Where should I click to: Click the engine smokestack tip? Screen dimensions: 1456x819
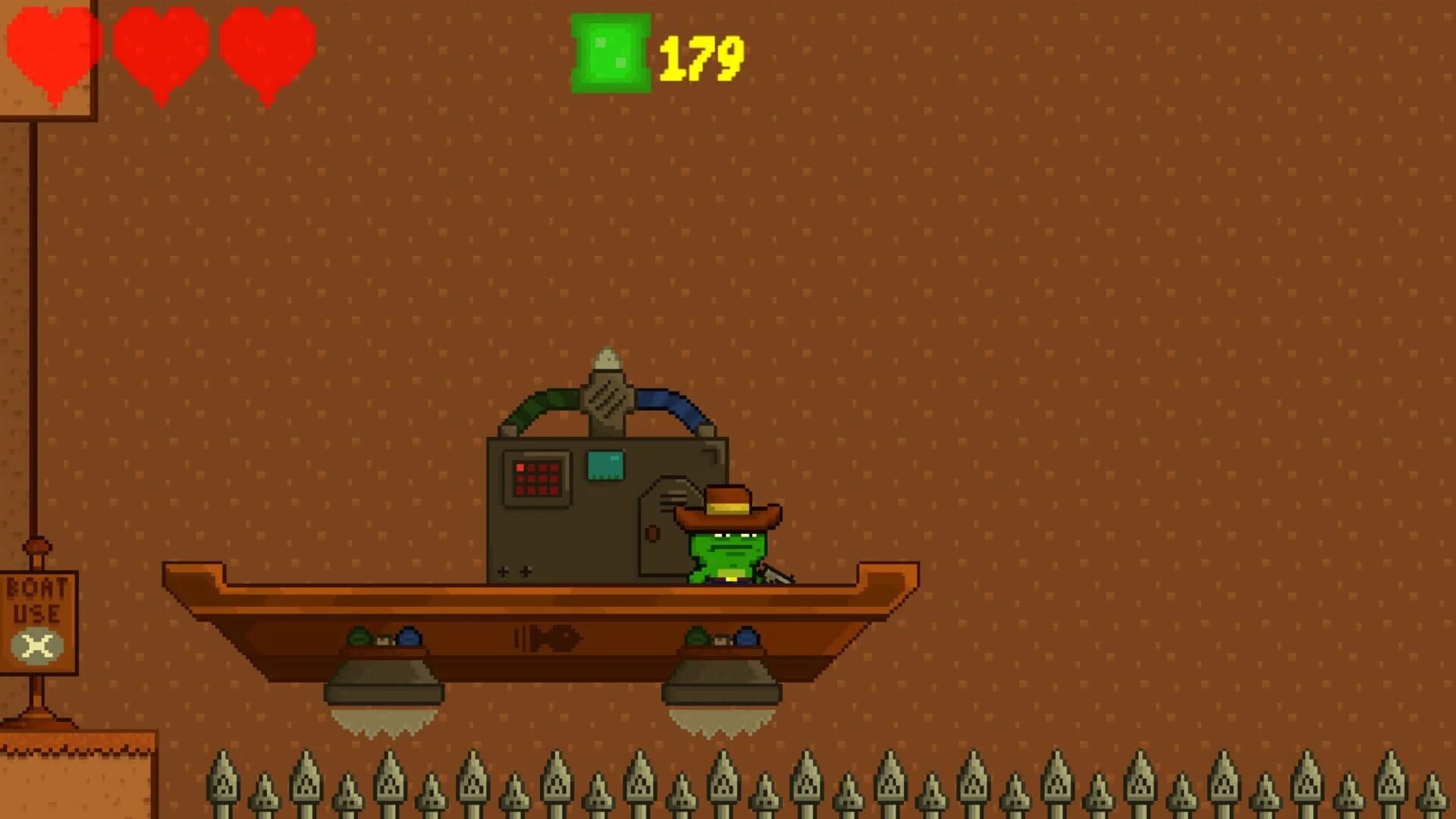tap(607, 356)
